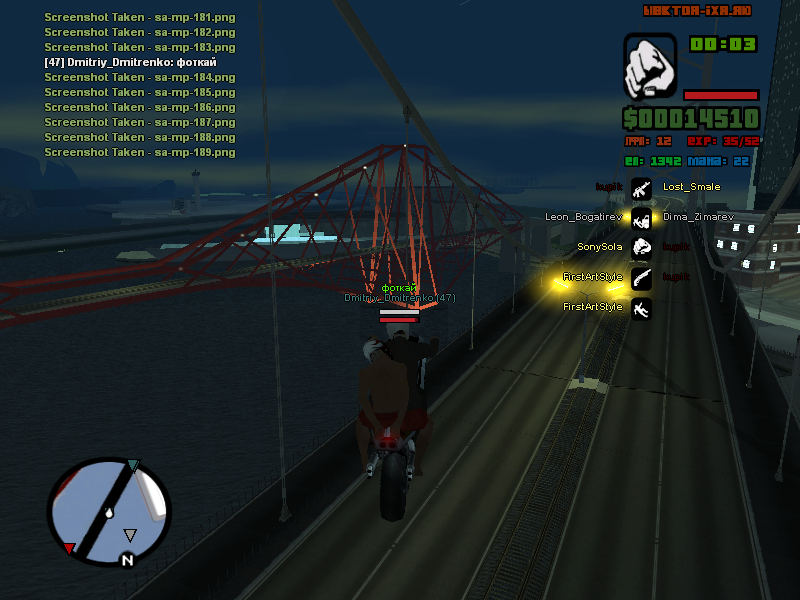Click the SonySola fist kill icon
This screenshot has width=800, height=600.
(x=642, y=247)
